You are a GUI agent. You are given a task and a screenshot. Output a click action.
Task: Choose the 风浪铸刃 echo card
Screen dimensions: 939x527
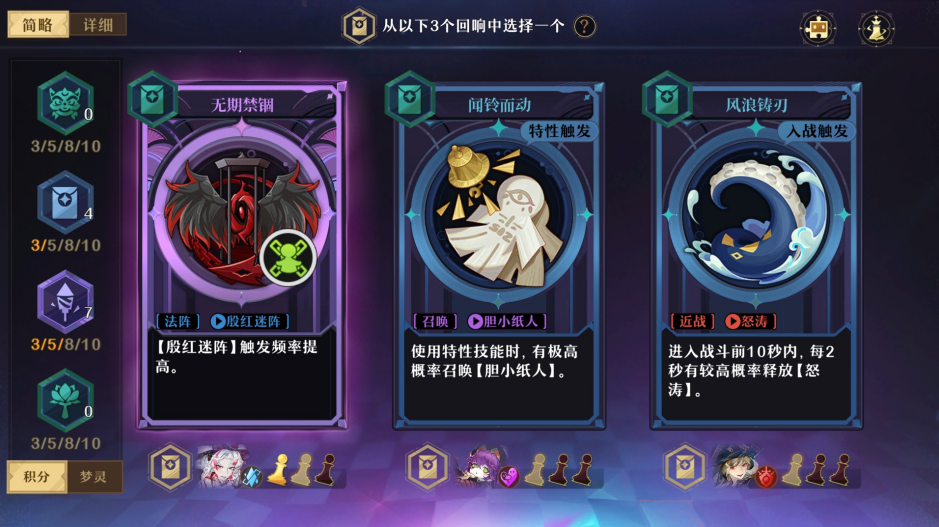[x=755, y=250]
